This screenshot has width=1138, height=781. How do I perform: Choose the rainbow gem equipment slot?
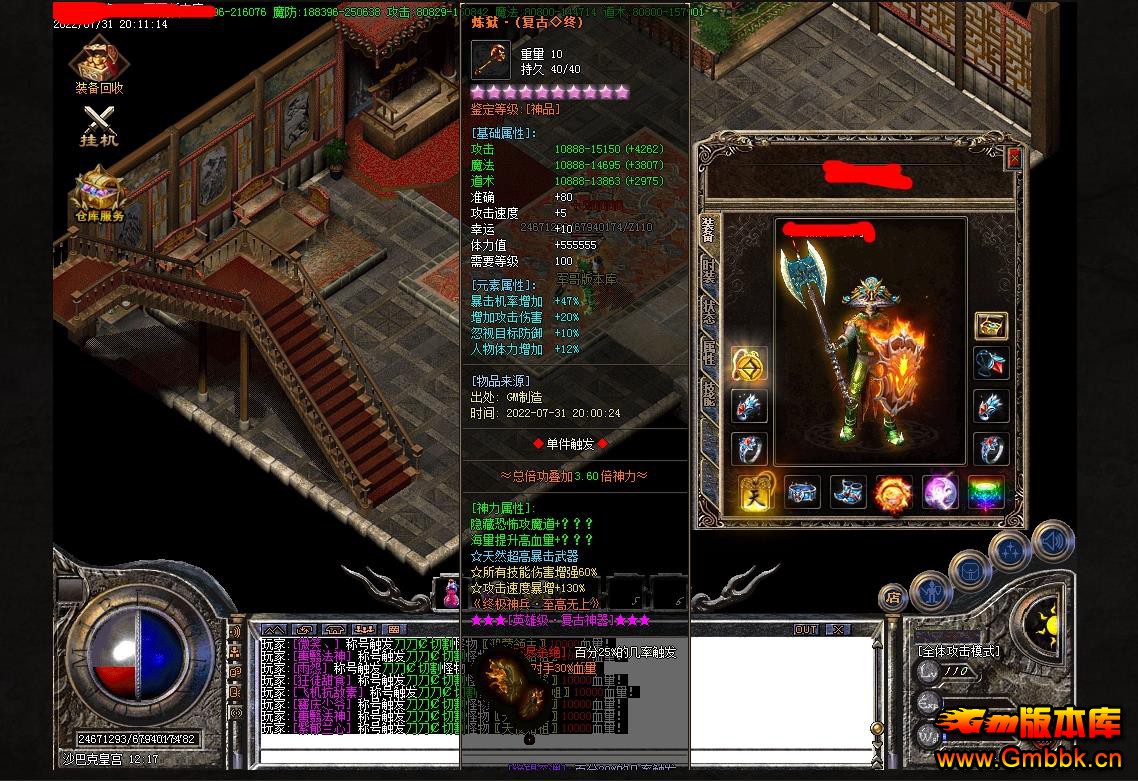(x=986, y=492)
